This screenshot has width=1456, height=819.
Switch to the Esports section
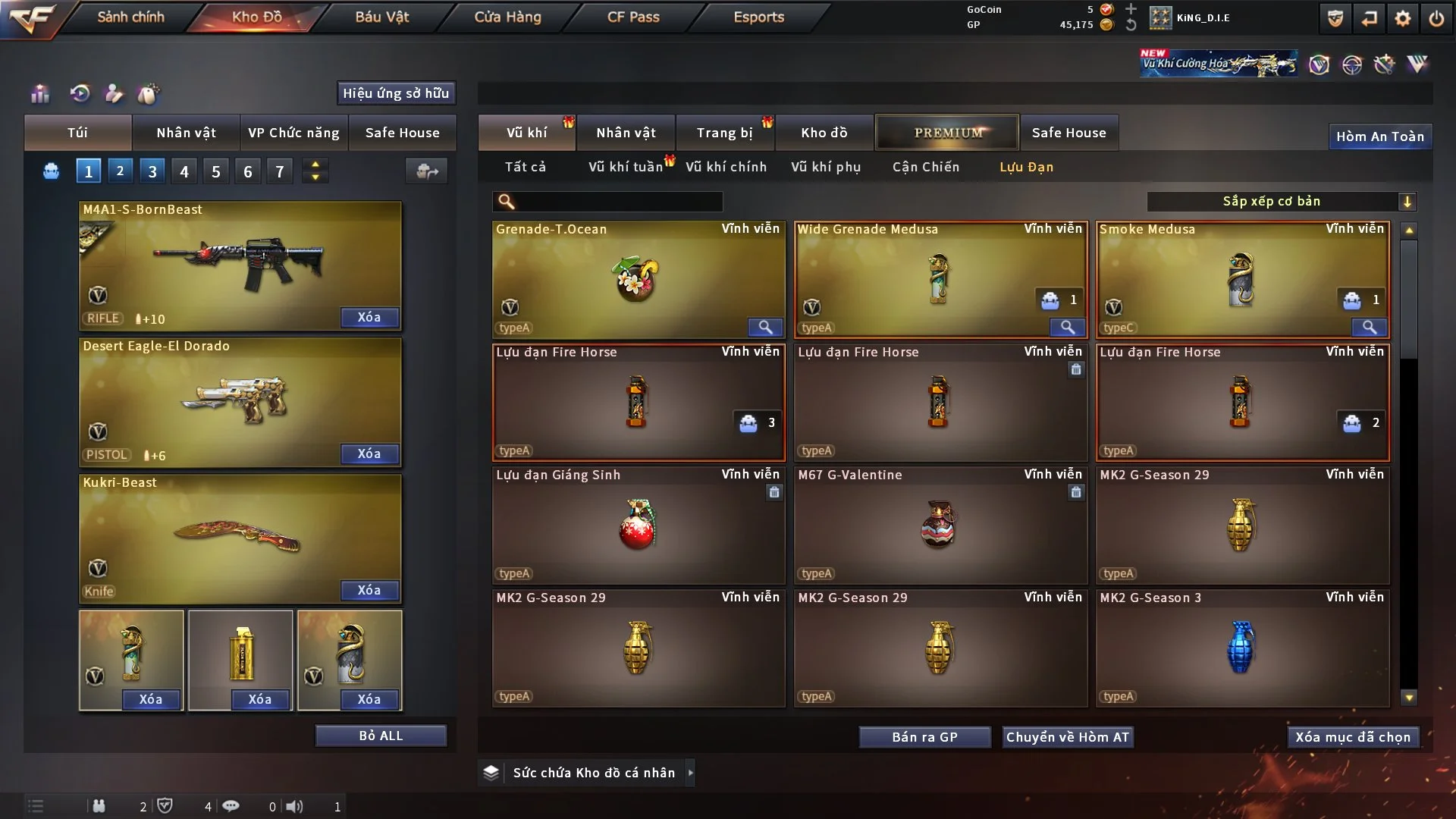click(758, 17)
